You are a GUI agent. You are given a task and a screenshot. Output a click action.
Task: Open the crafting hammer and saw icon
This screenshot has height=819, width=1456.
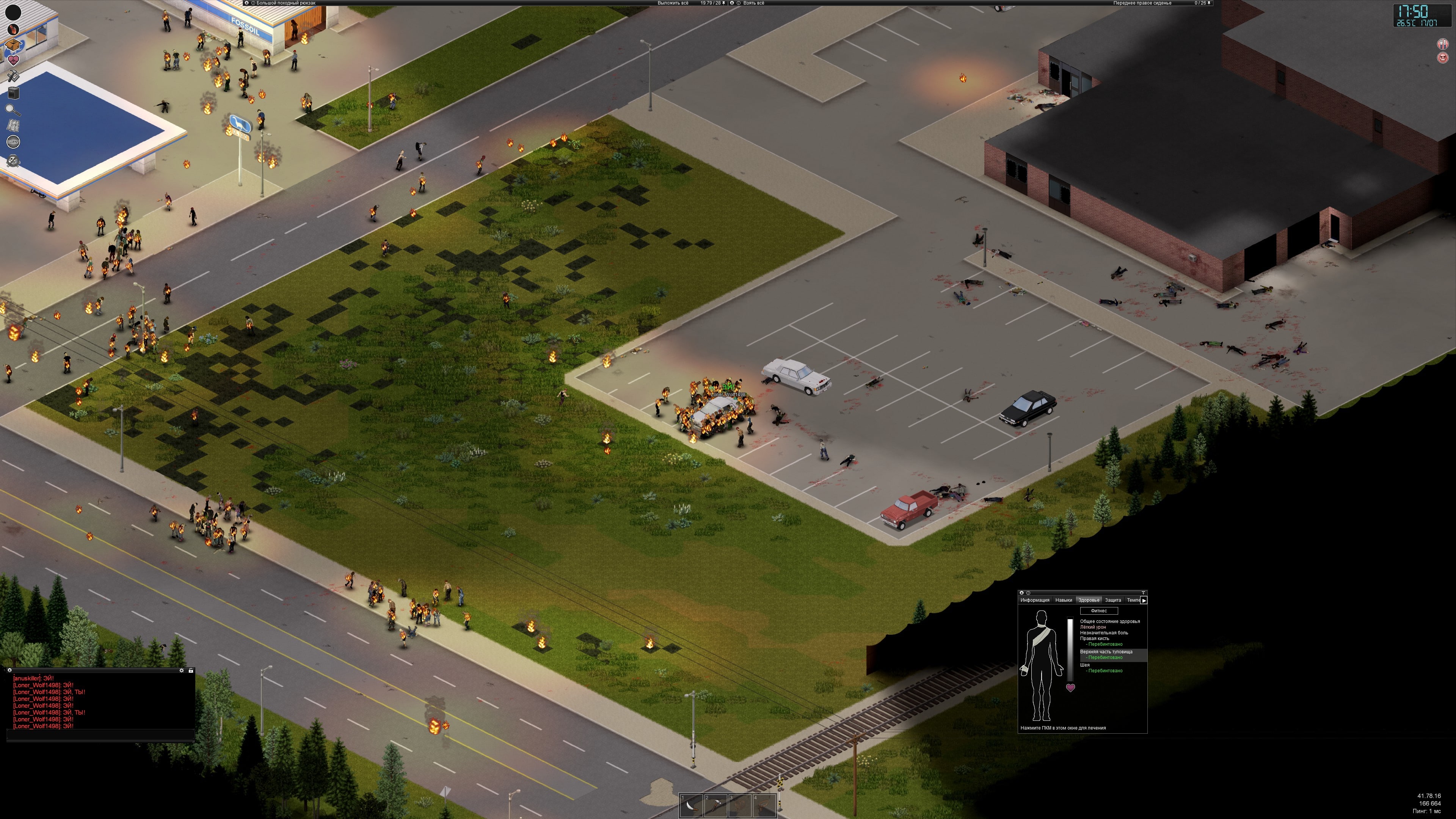pos(13,76)
